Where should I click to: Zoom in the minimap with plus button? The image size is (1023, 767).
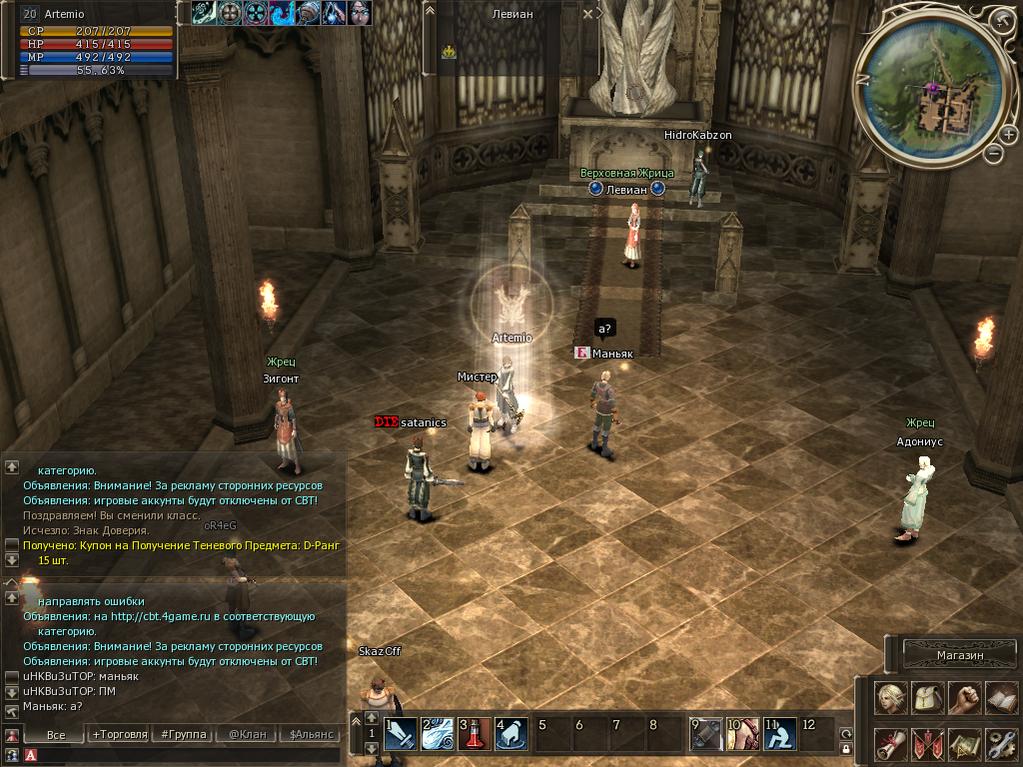(x=1008, y=133)
